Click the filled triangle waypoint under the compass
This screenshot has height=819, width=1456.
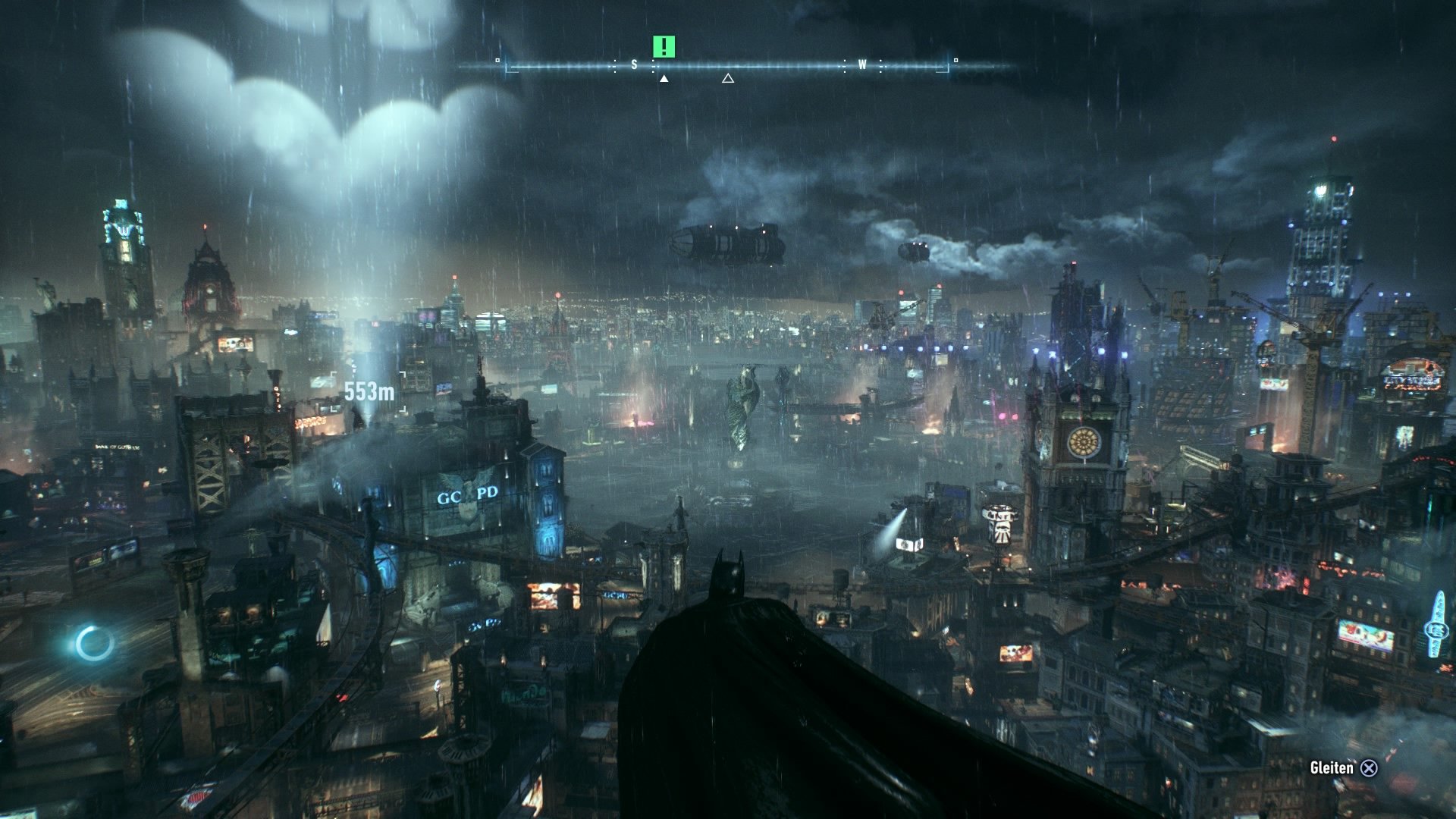point(664,79)
